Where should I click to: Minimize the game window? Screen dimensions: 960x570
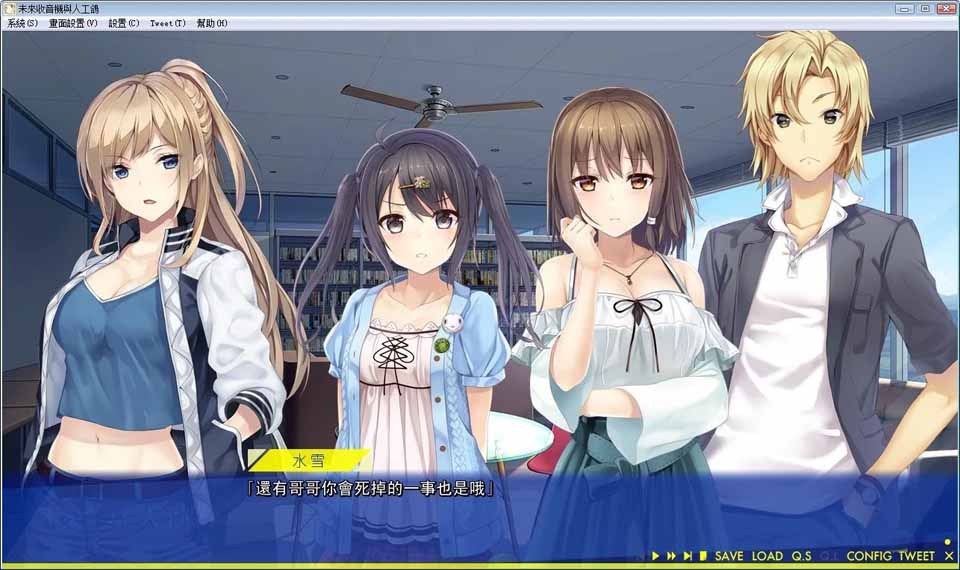(904, 8)
